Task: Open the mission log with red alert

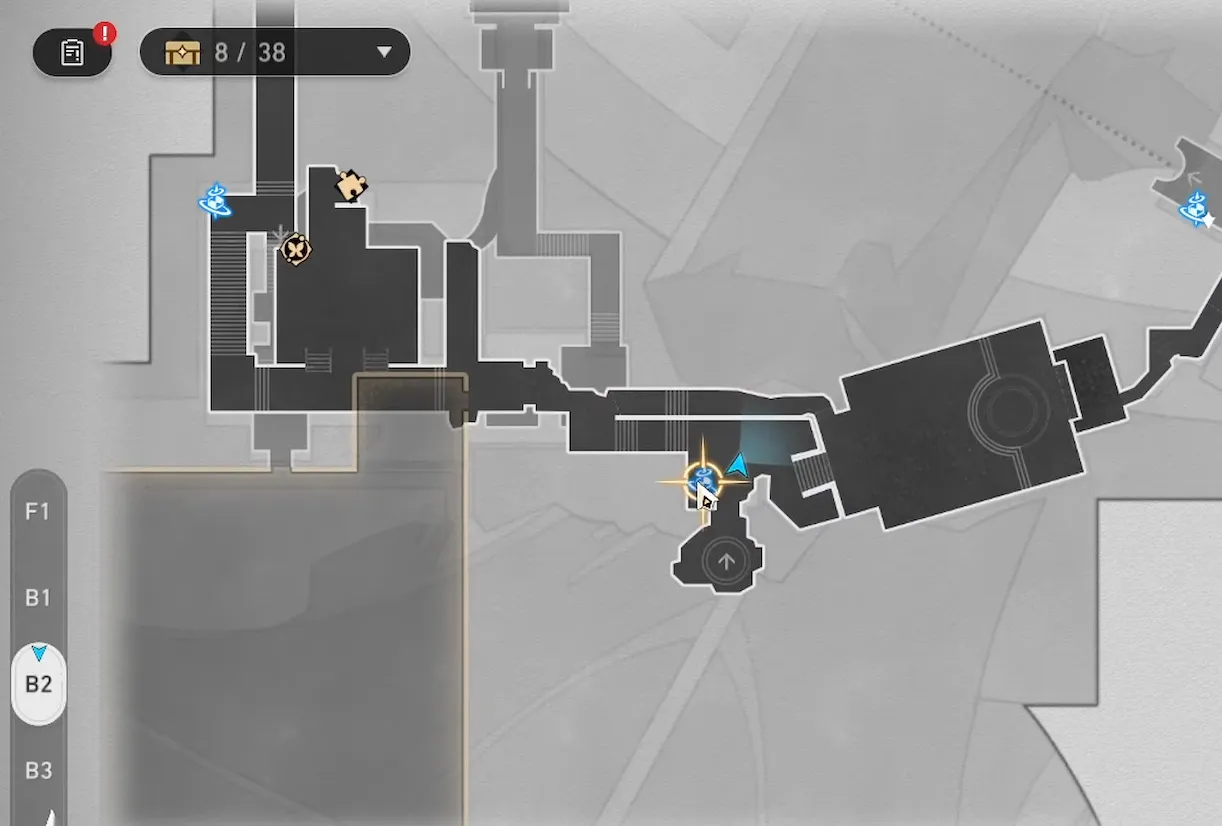Action: click(x=72, y=52)
